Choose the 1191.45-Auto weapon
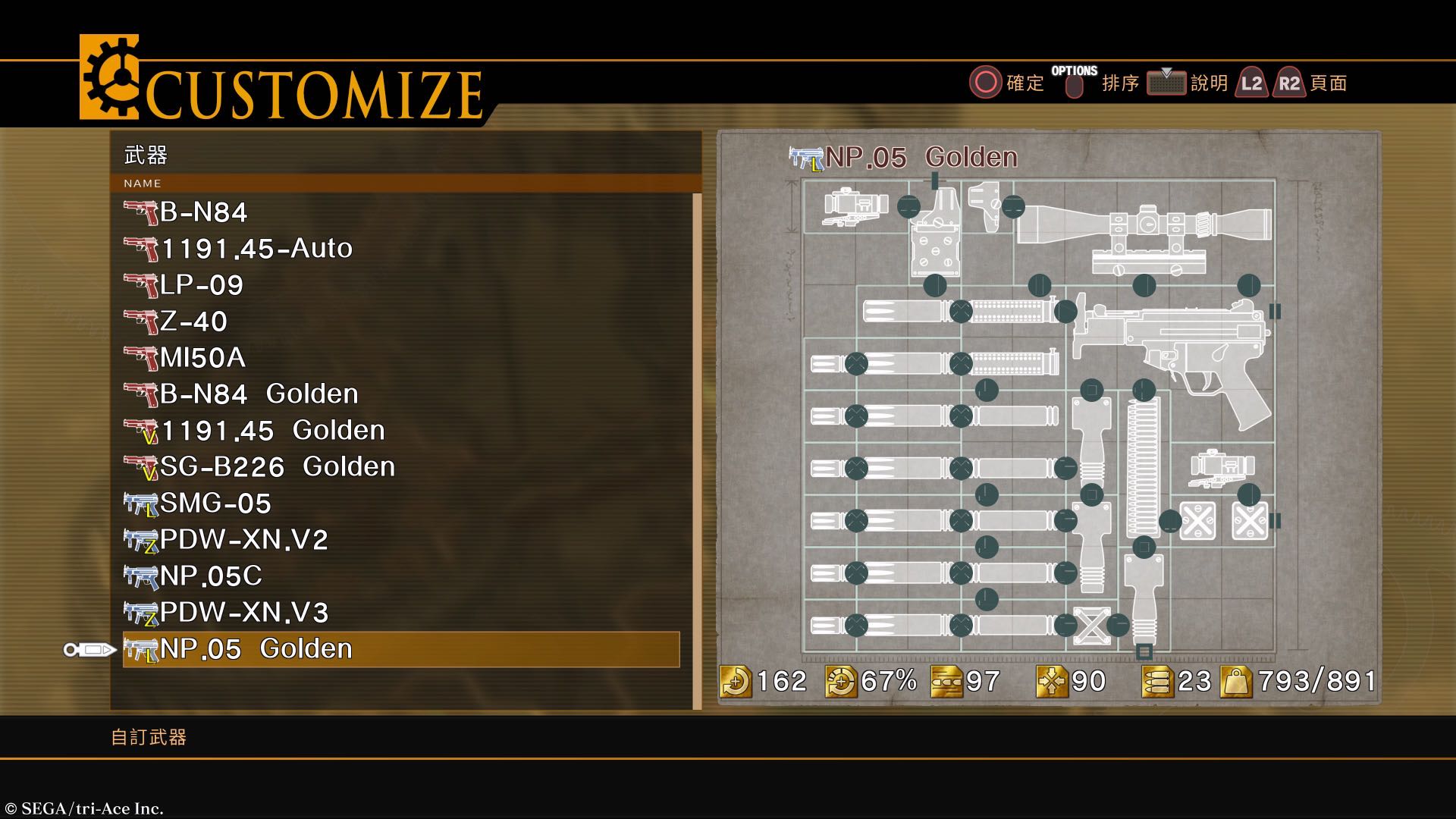 click(x=256, y=249)
